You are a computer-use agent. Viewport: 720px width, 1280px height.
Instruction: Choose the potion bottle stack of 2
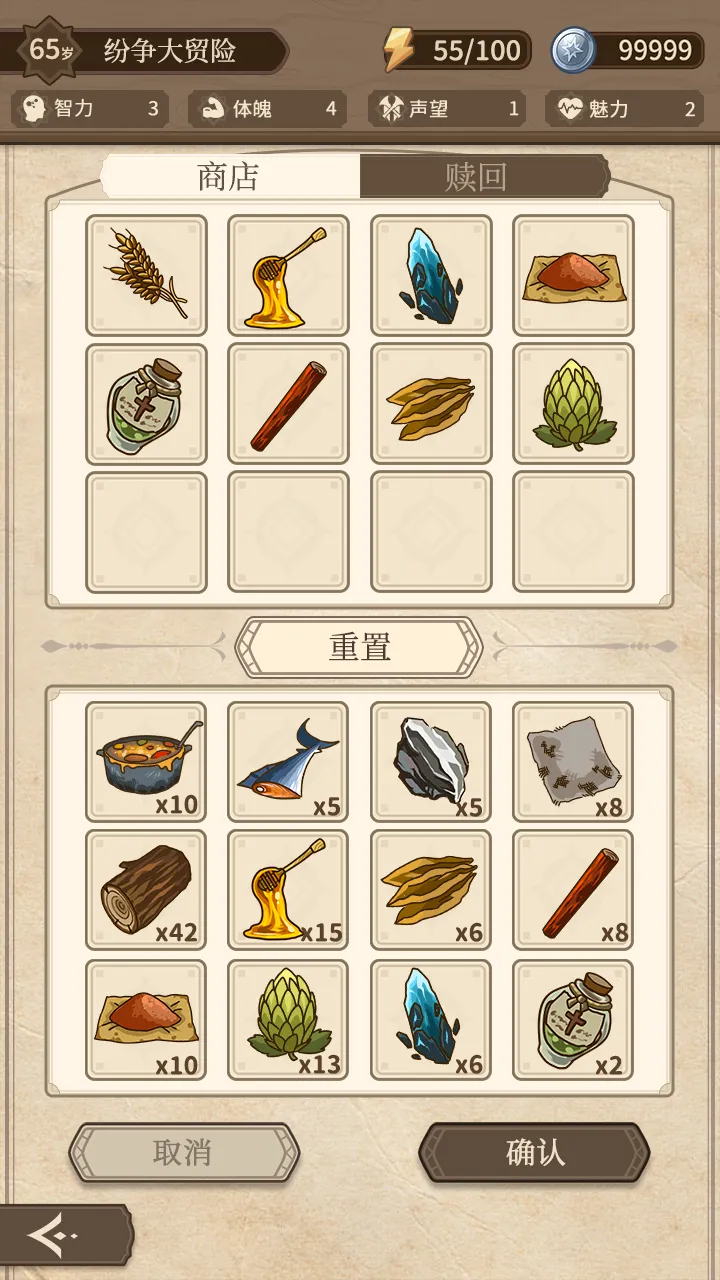tap(573, 1020)
